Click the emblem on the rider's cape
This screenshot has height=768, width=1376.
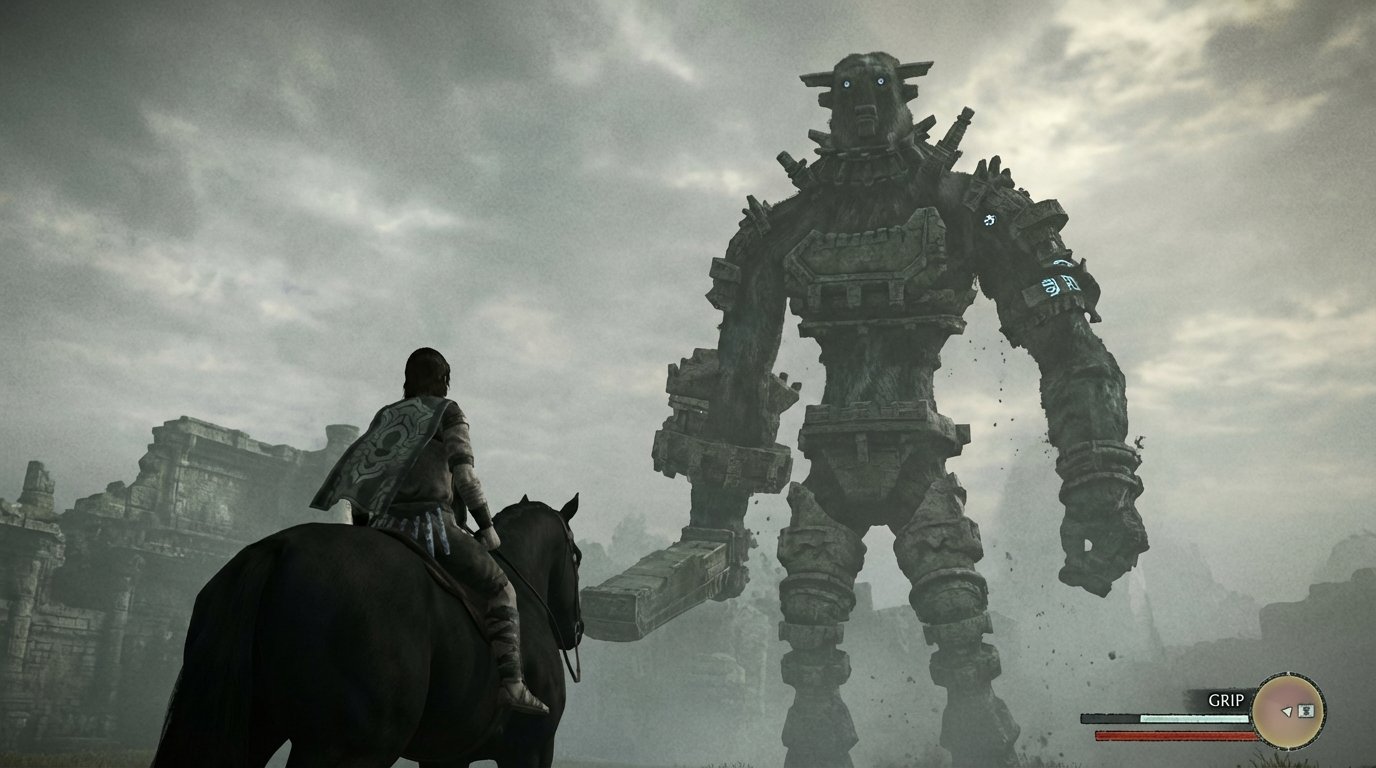[391, 444]
